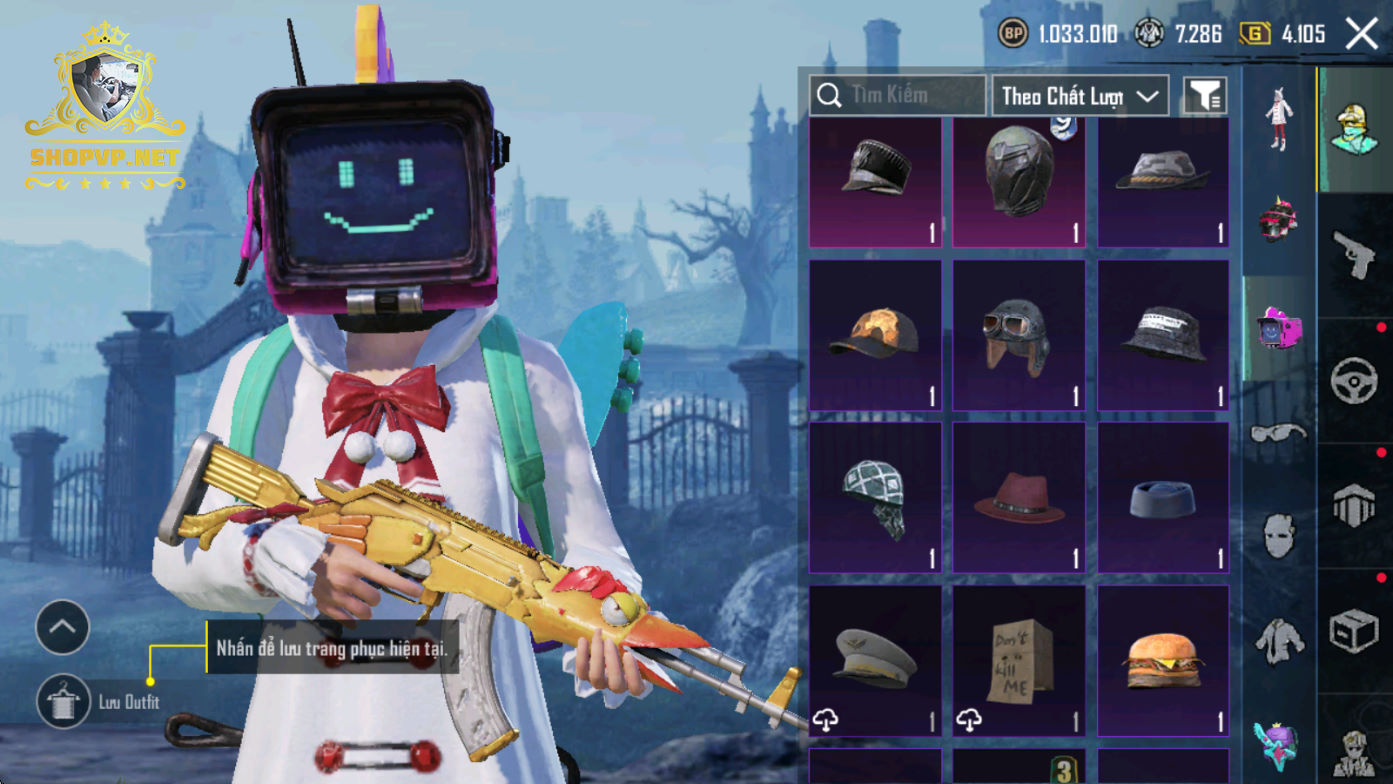Open the face mask category tab

click(1279, 535)
